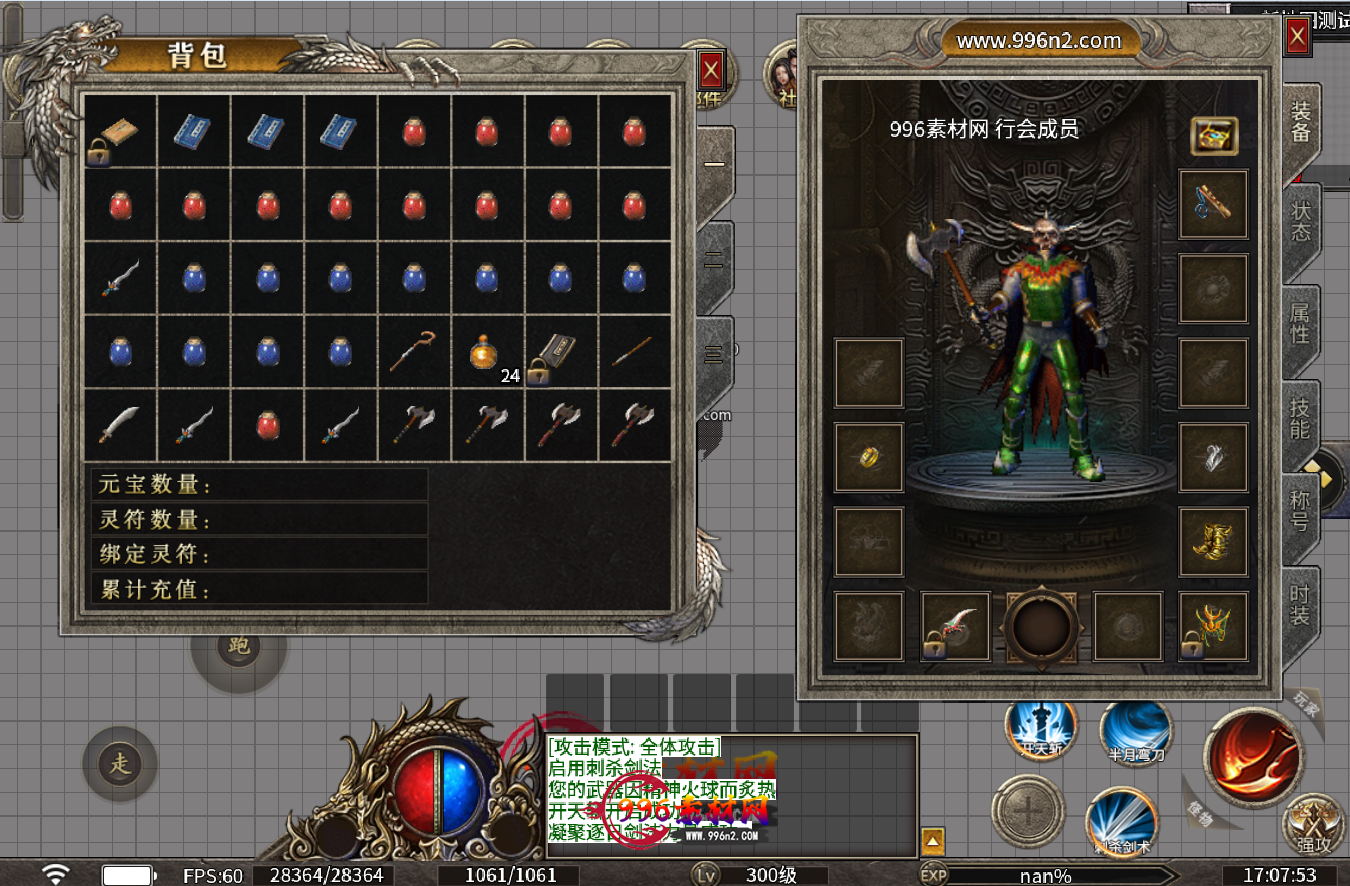Viewport: 1350px width, 886px height.
Task: Switch to the 时装 fashion tab
Action: (1300, 605)
